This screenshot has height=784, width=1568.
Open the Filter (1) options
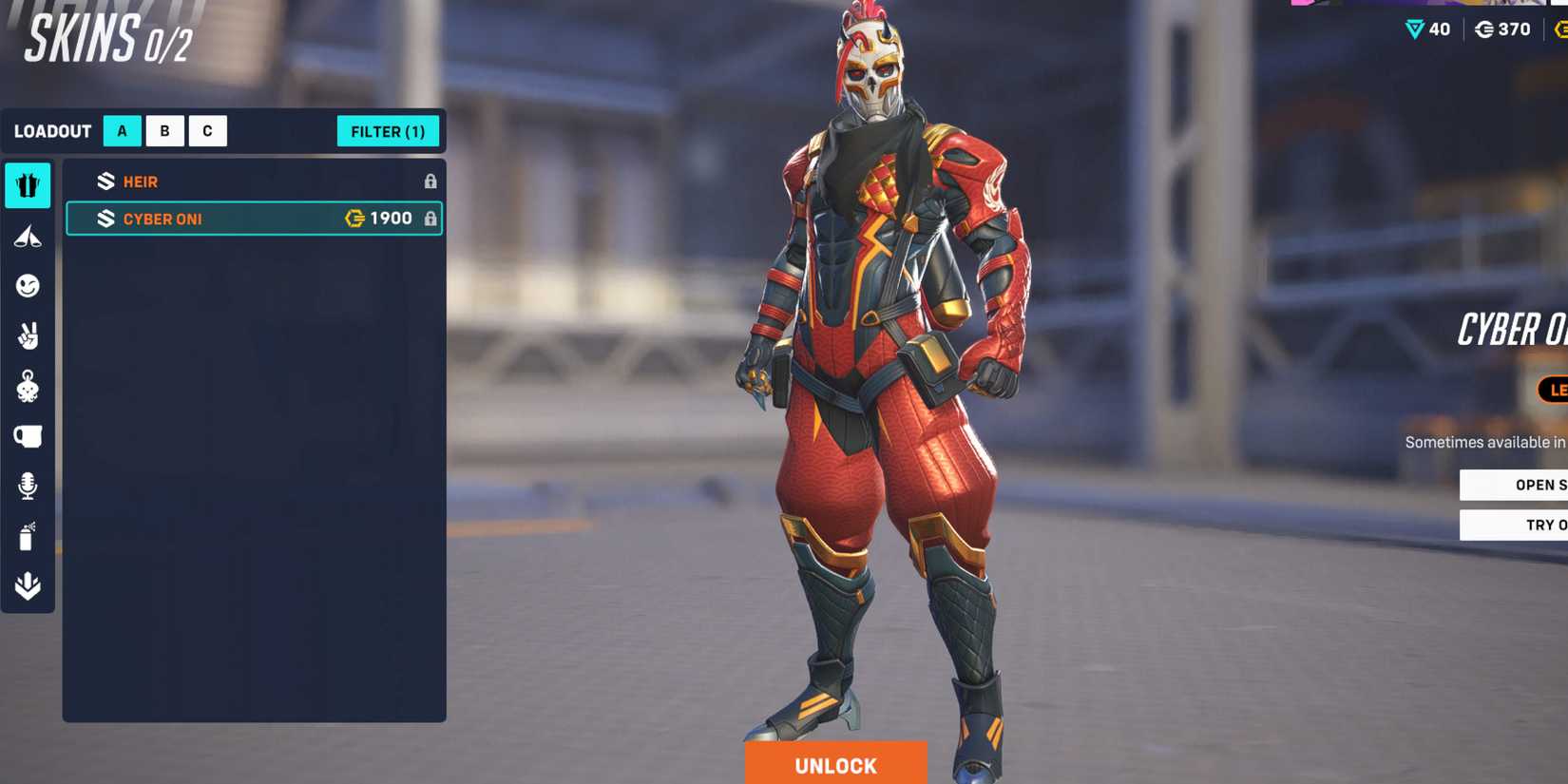pos(389,131)
